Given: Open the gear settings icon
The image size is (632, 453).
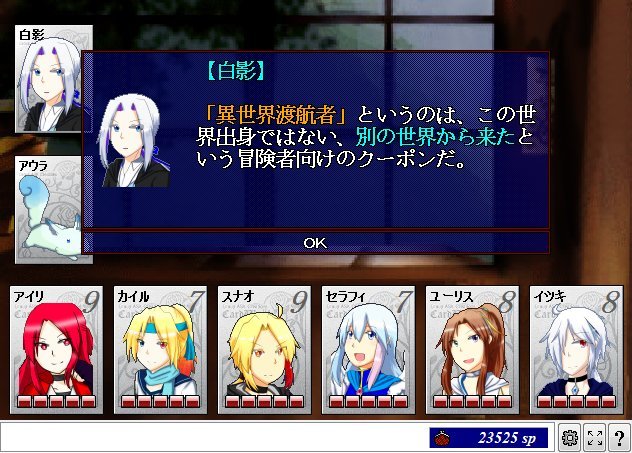Looking at the screenshot, I should click(x=570, y=438).
